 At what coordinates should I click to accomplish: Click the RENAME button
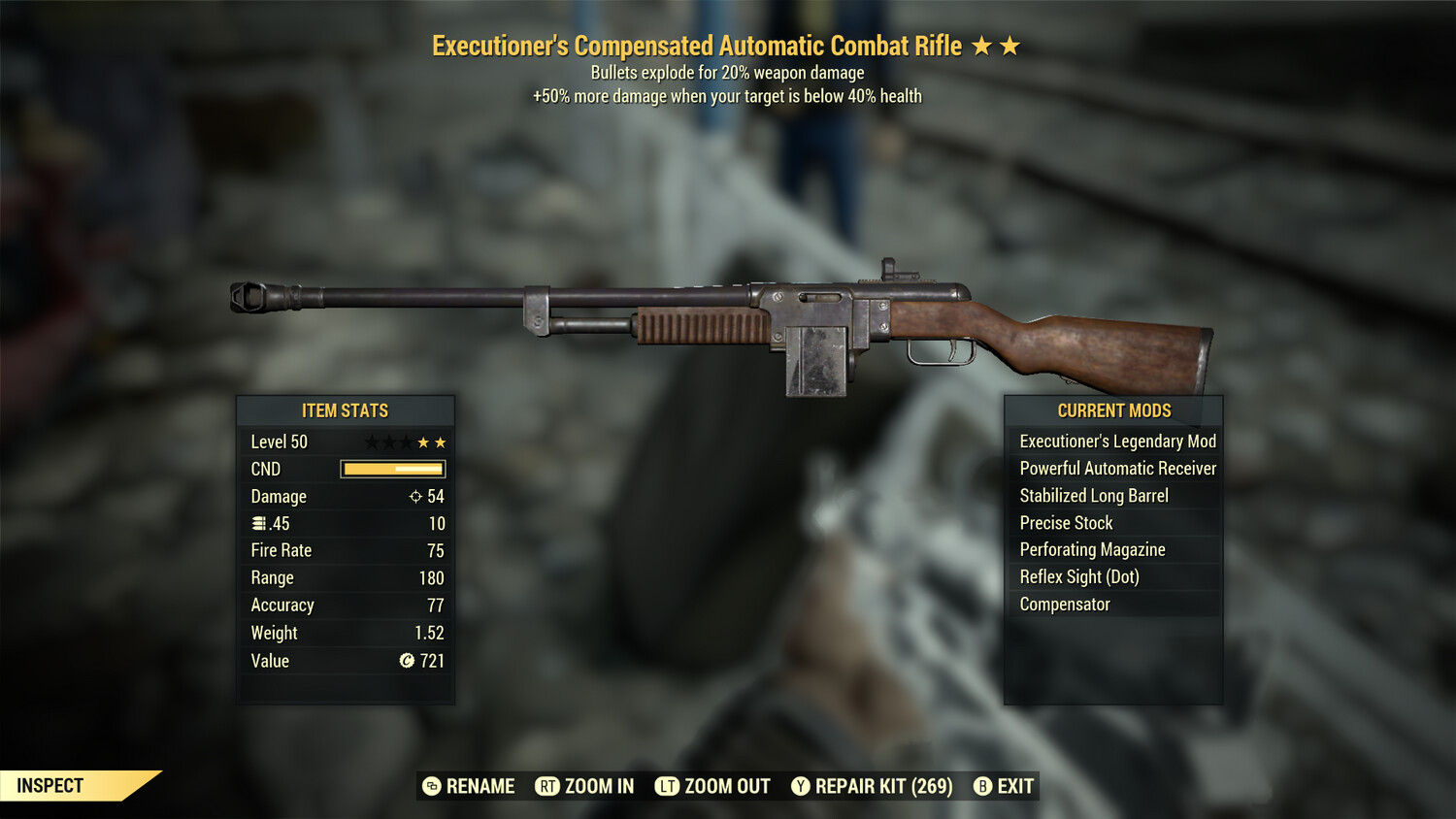pos(480,787)
